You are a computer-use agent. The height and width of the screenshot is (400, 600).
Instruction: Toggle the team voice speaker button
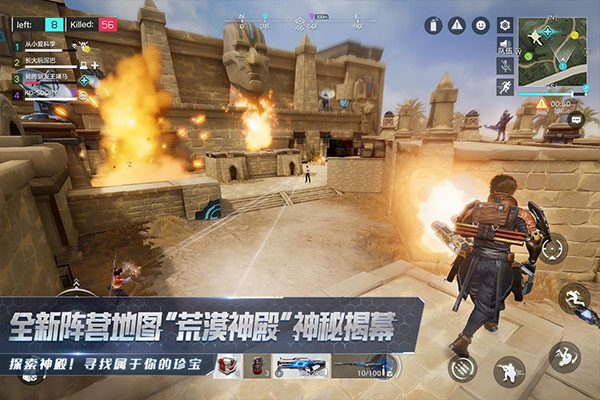(505, 45)
